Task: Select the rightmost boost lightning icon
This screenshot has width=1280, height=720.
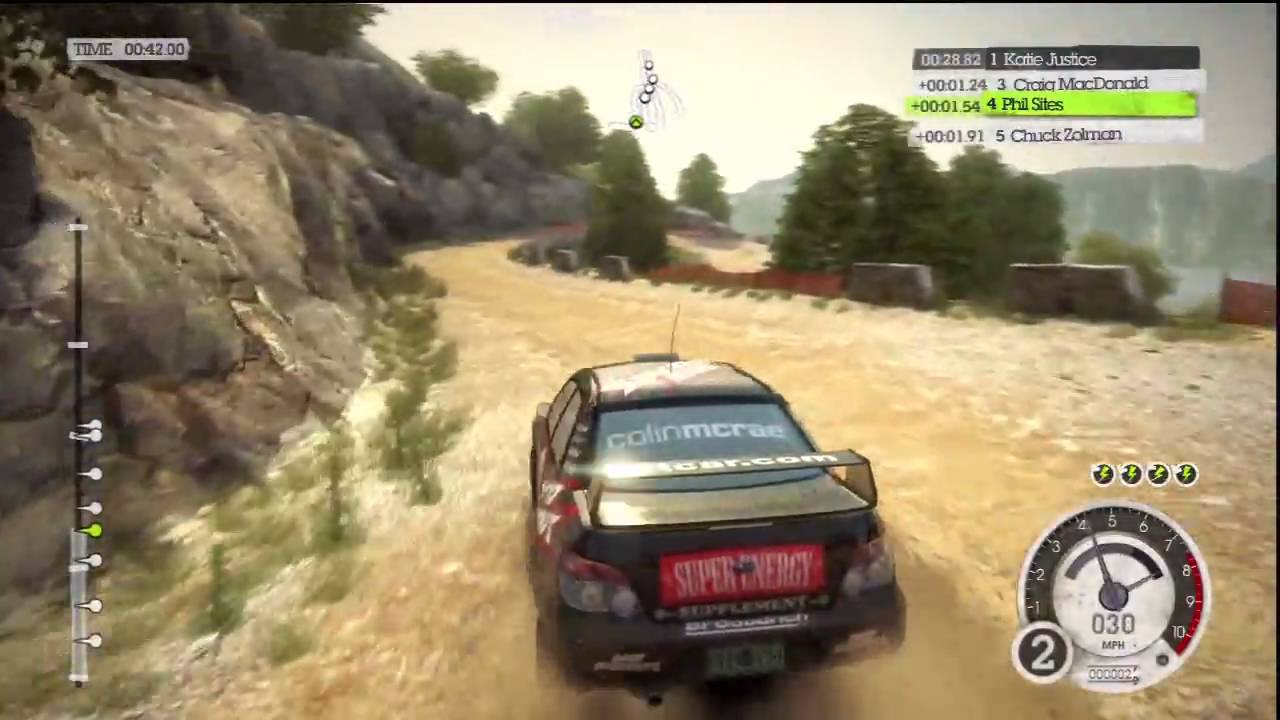Action: click(1185, 474)
